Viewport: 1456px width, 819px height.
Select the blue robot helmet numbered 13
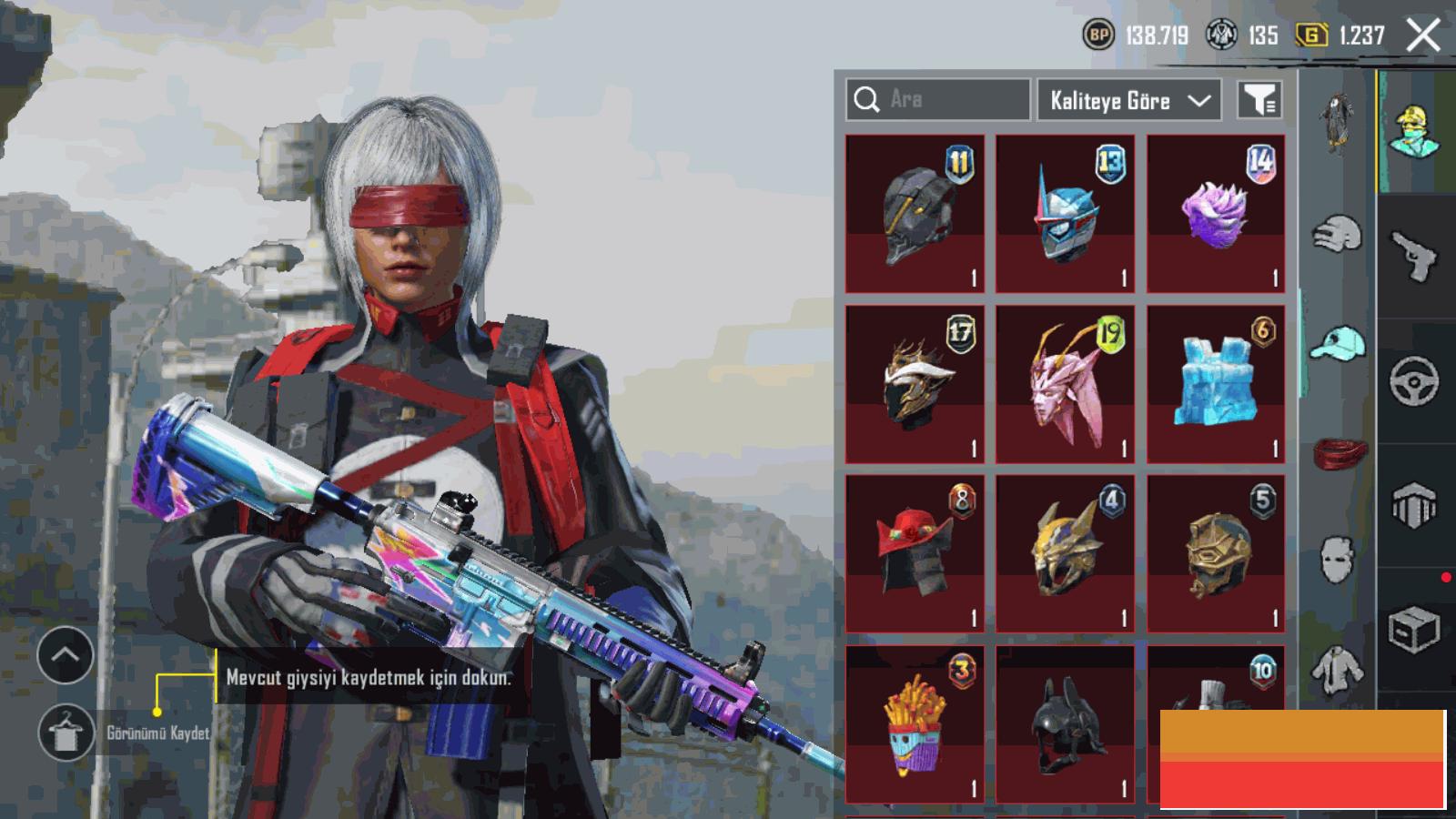tap(1065, 214)
